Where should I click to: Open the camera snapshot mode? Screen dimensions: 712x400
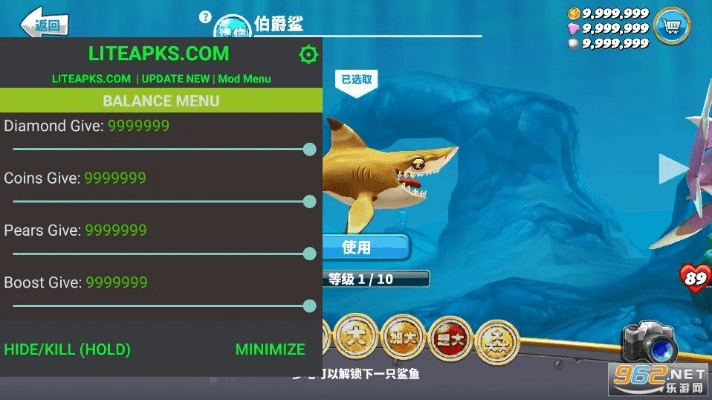[650, 346]
